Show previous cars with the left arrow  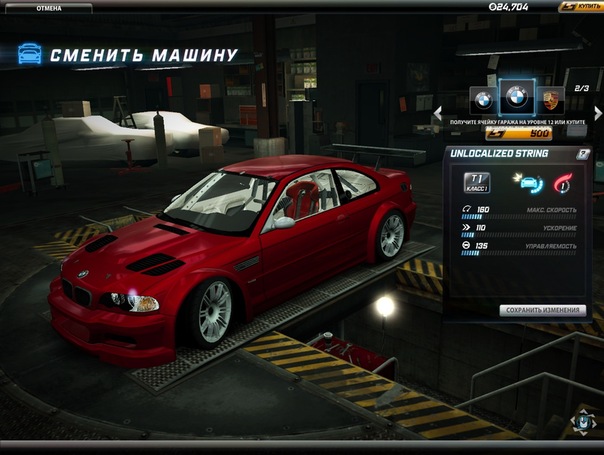tap(437, 113)
